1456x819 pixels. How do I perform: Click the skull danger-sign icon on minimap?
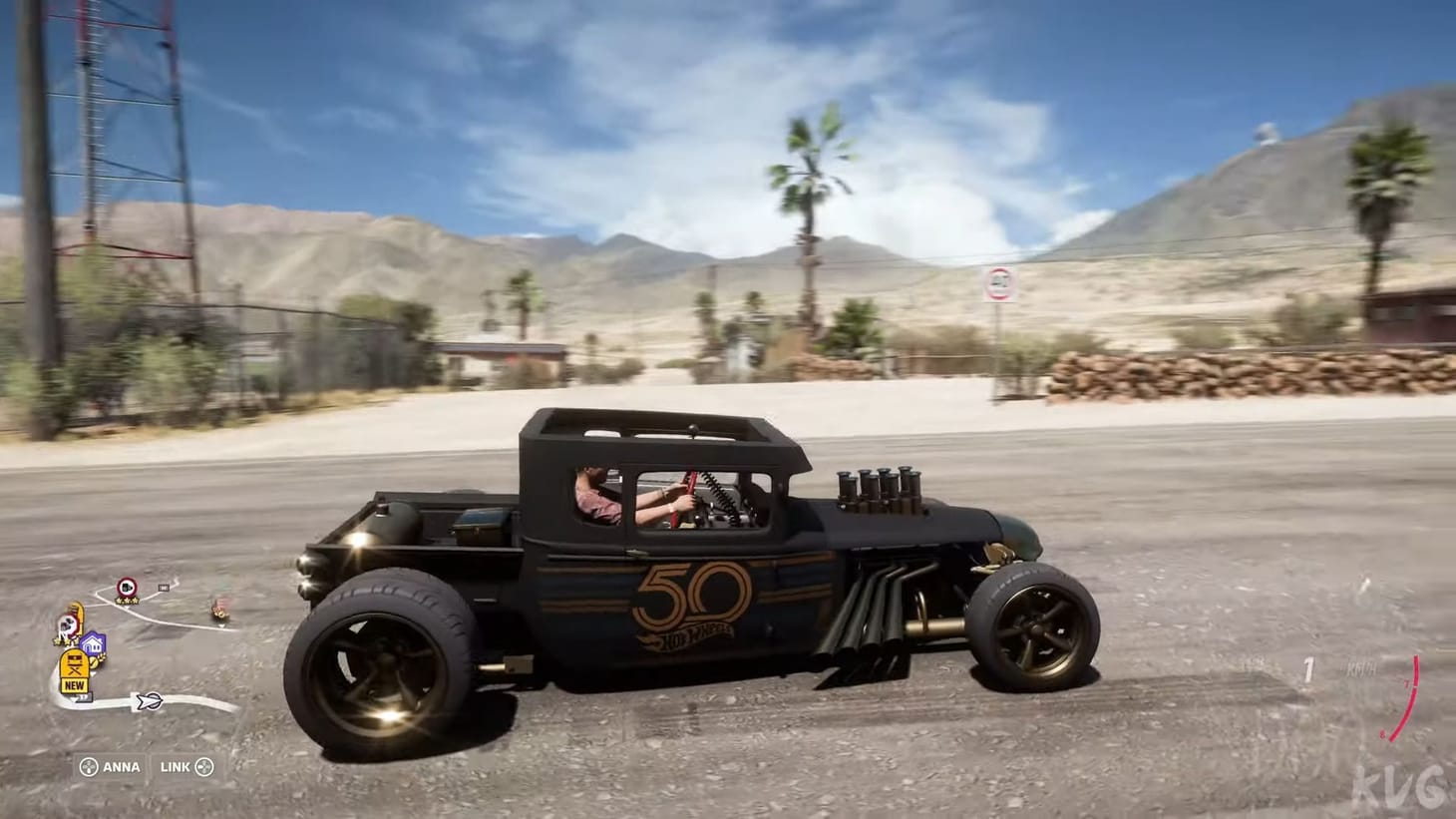pos(67,623)
